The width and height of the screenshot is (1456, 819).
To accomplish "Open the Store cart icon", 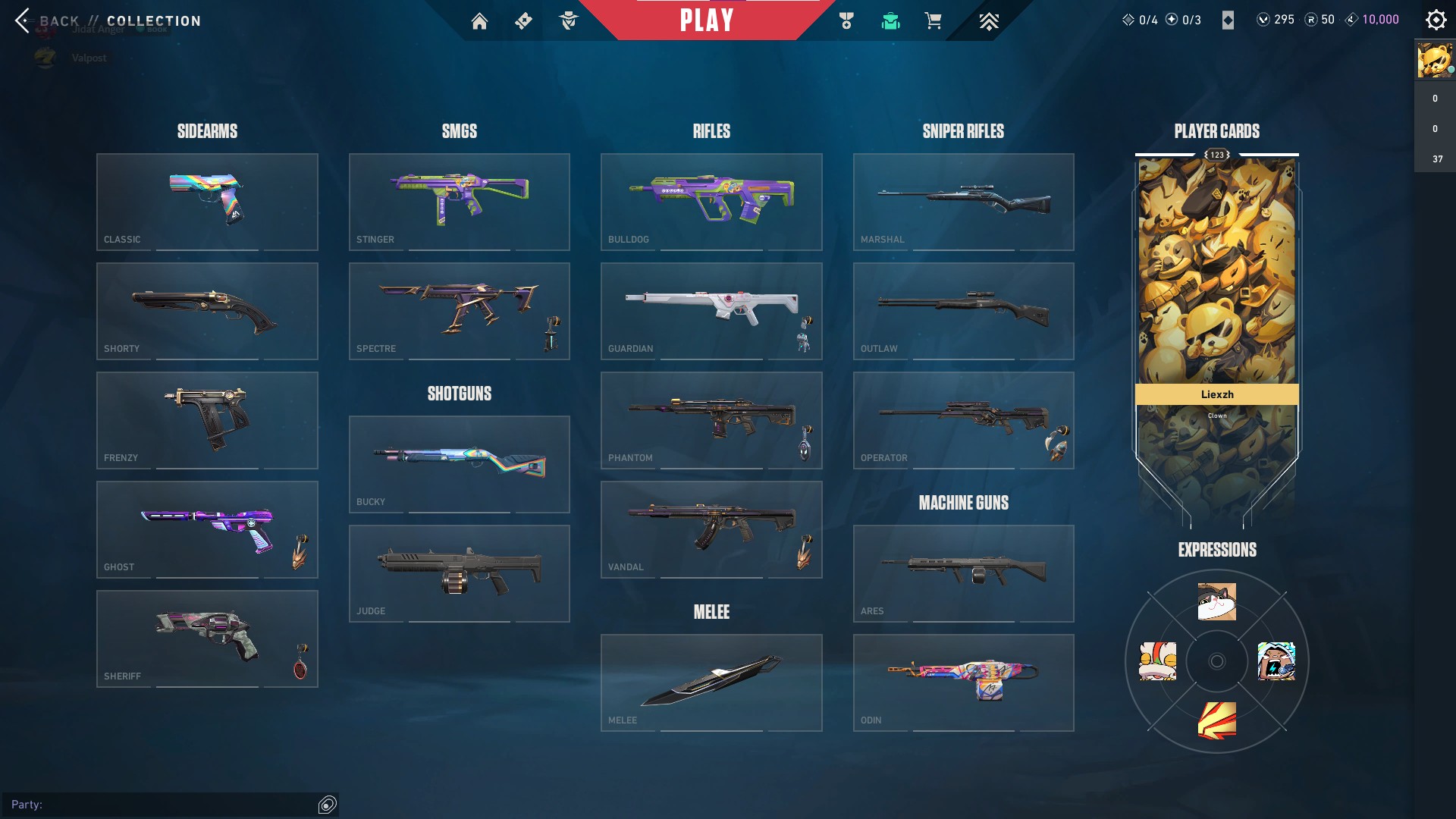I will (934, 20).
